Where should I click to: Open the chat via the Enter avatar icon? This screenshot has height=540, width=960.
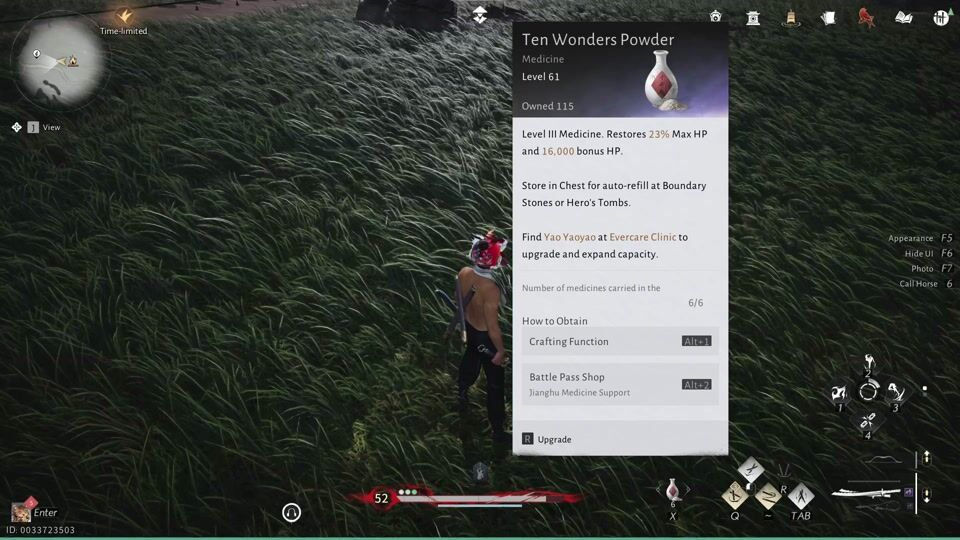click(21, 512)
